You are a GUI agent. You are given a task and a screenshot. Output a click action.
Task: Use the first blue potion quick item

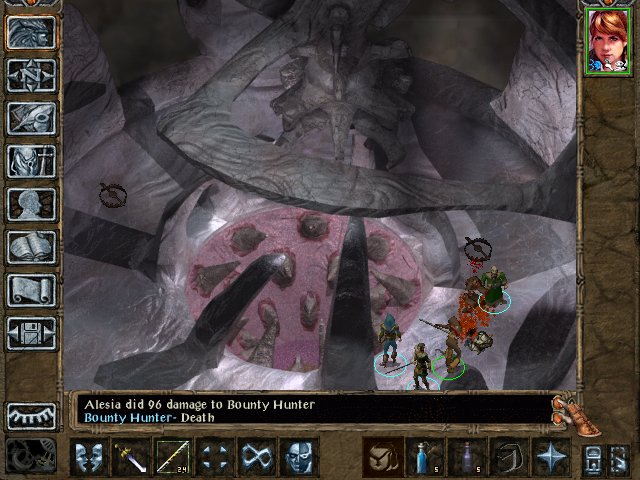424,458
